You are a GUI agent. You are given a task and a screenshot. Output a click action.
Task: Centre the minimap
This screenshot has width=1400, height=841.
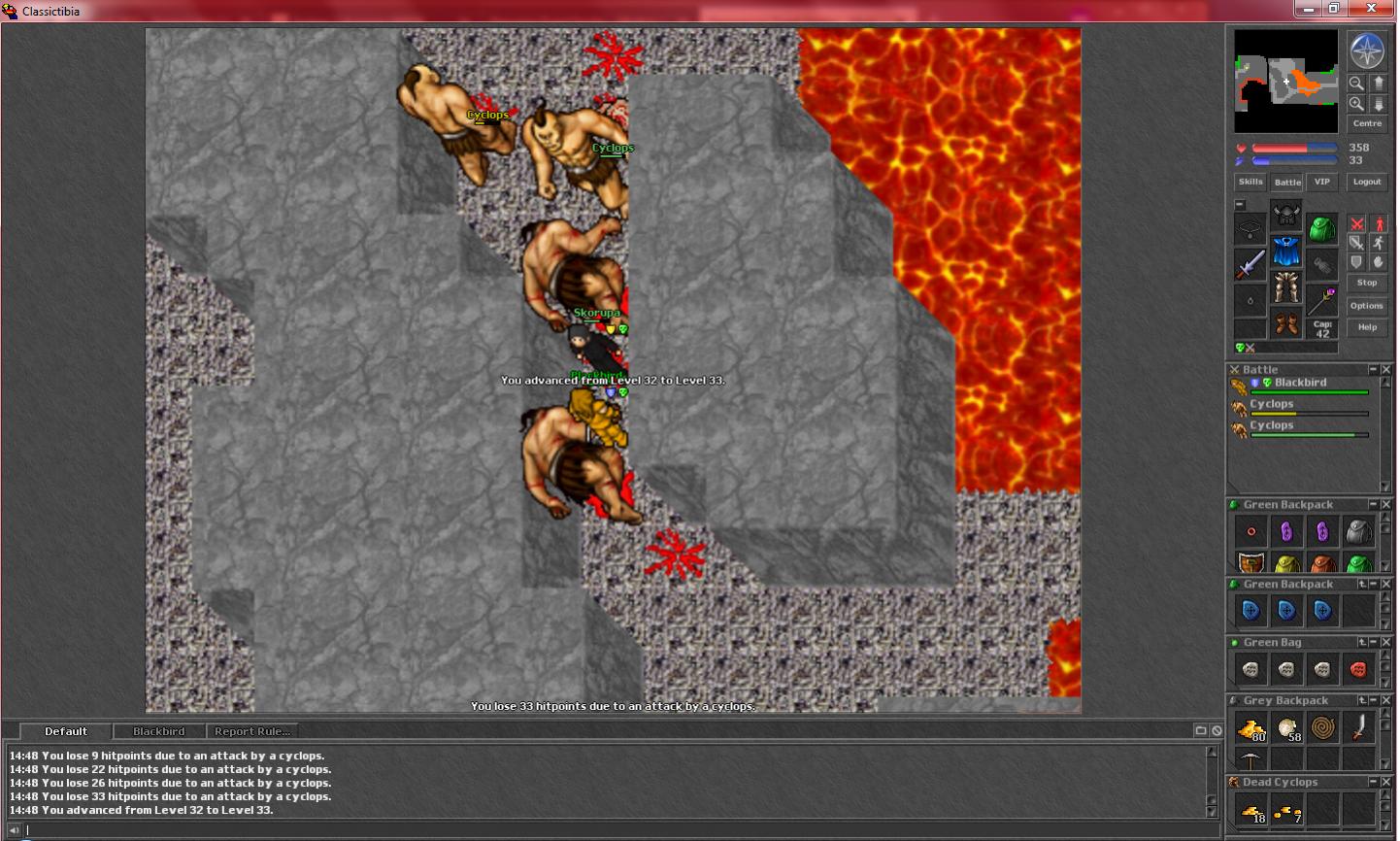tap(1367, 123)
